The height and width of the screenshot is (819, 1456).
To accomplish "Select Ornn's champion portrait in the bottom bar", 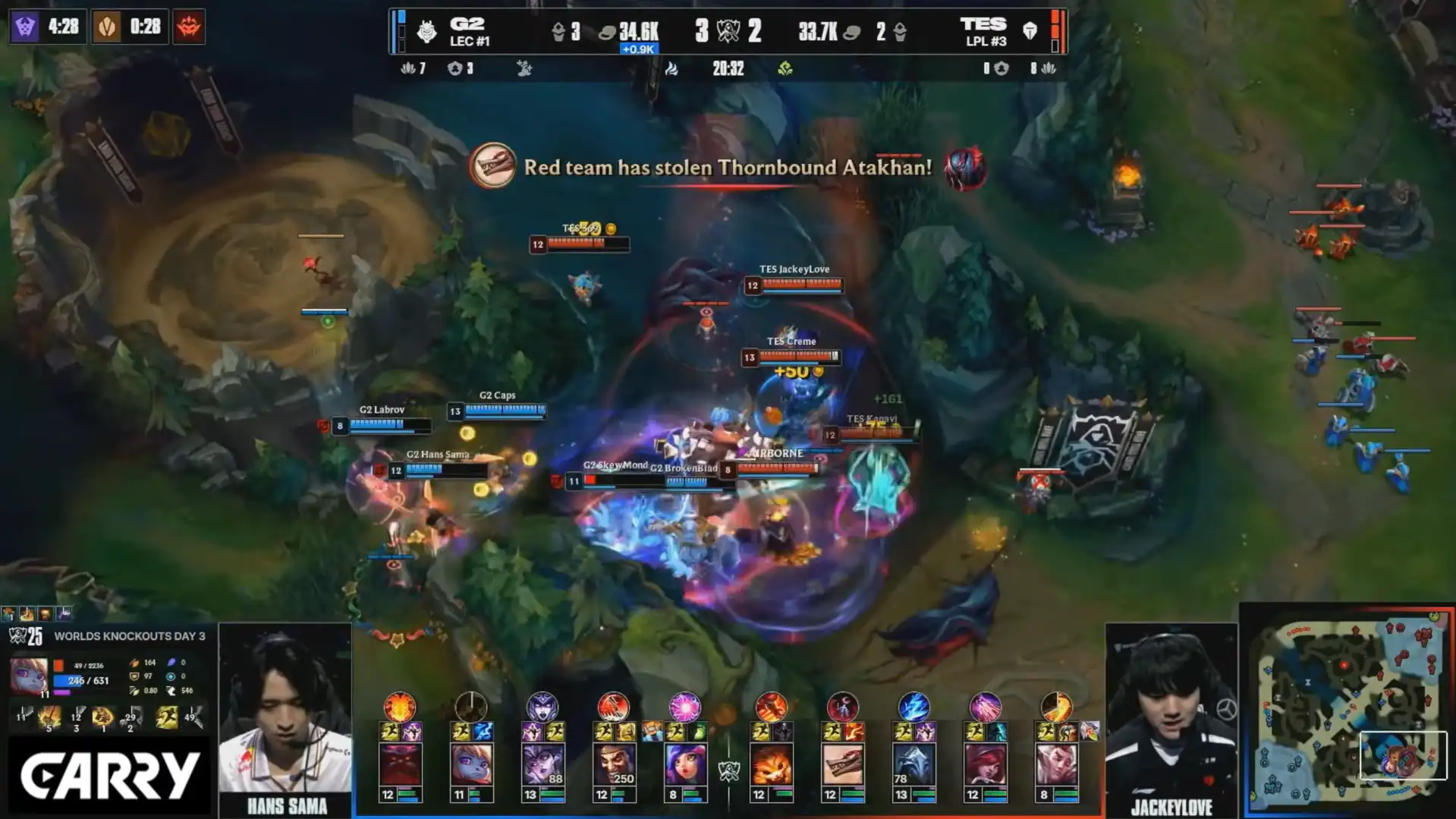I will pos(400,763).
